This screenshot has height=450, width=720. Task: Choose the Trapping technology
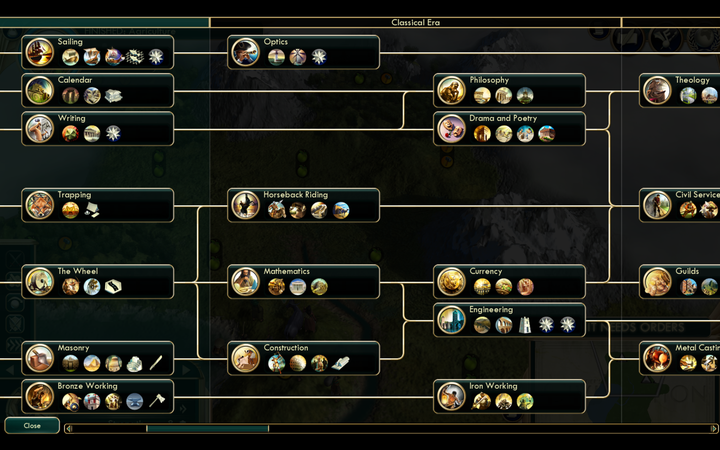(x=98, y=205)
